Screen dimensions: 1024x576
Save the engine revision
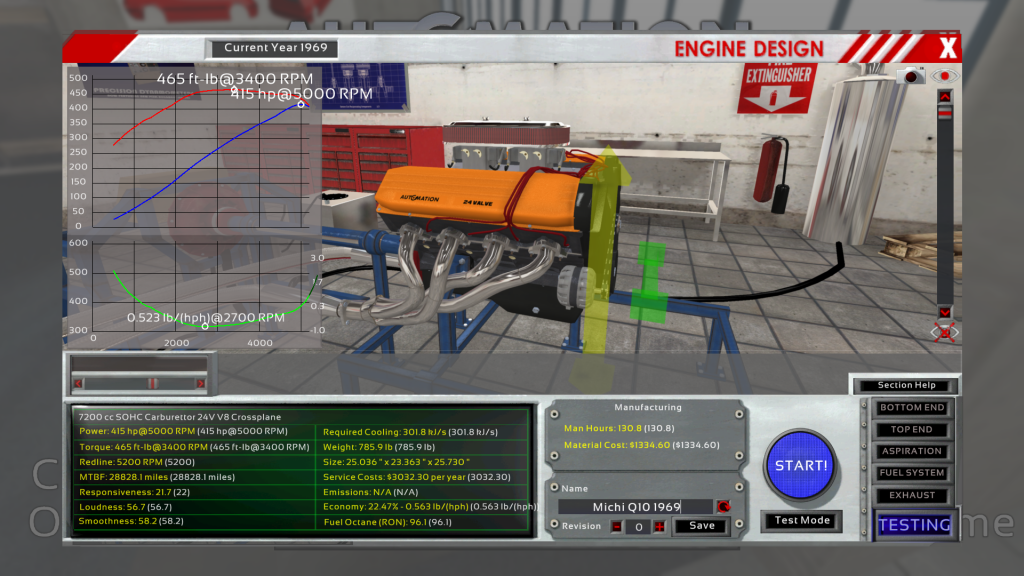(x=701, y=526)
